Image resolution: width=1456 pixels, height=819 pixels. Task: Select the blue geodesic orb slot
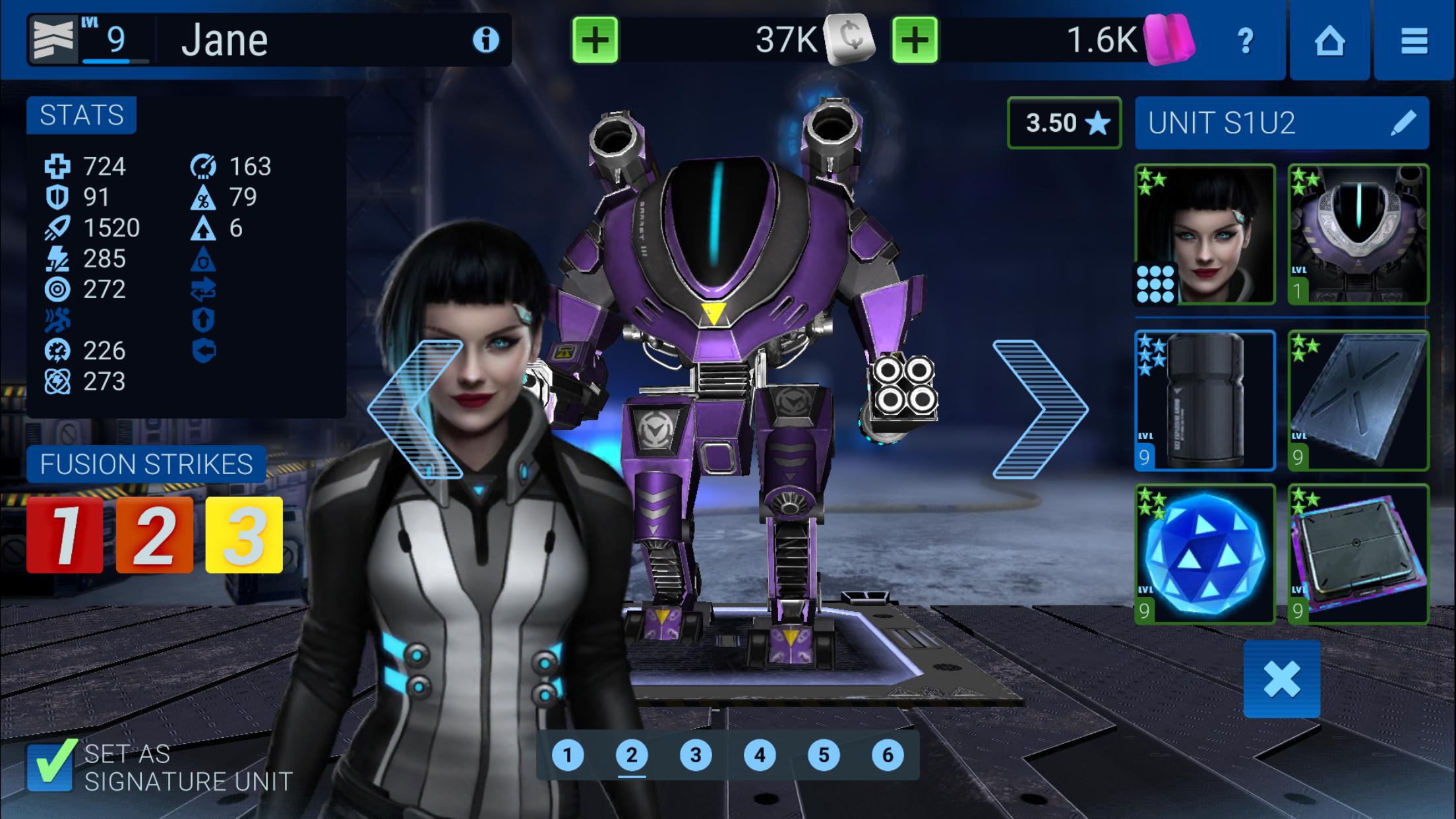[x=1205, y=554]
